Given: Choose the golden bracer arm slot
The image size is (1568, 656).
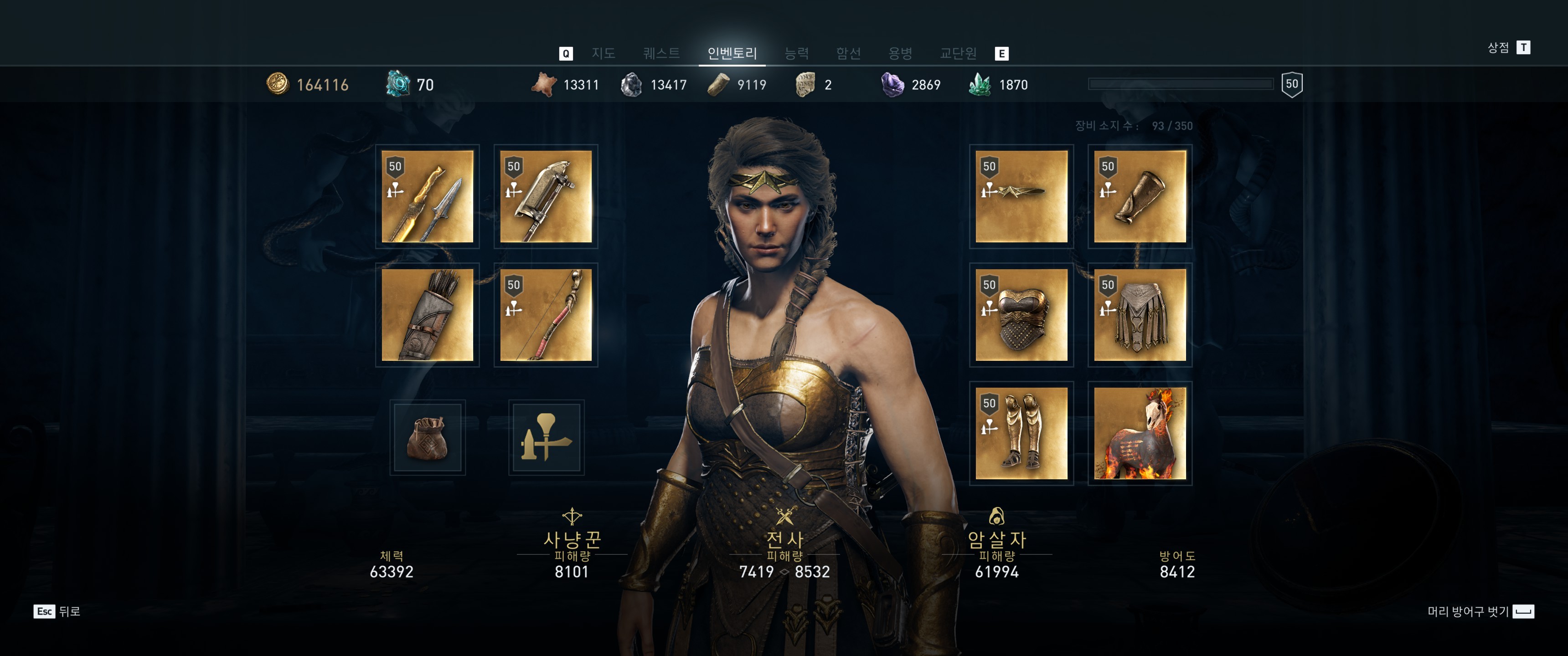Looking at the screenshot, I should pyautogui.click(x=1140, y=196).
